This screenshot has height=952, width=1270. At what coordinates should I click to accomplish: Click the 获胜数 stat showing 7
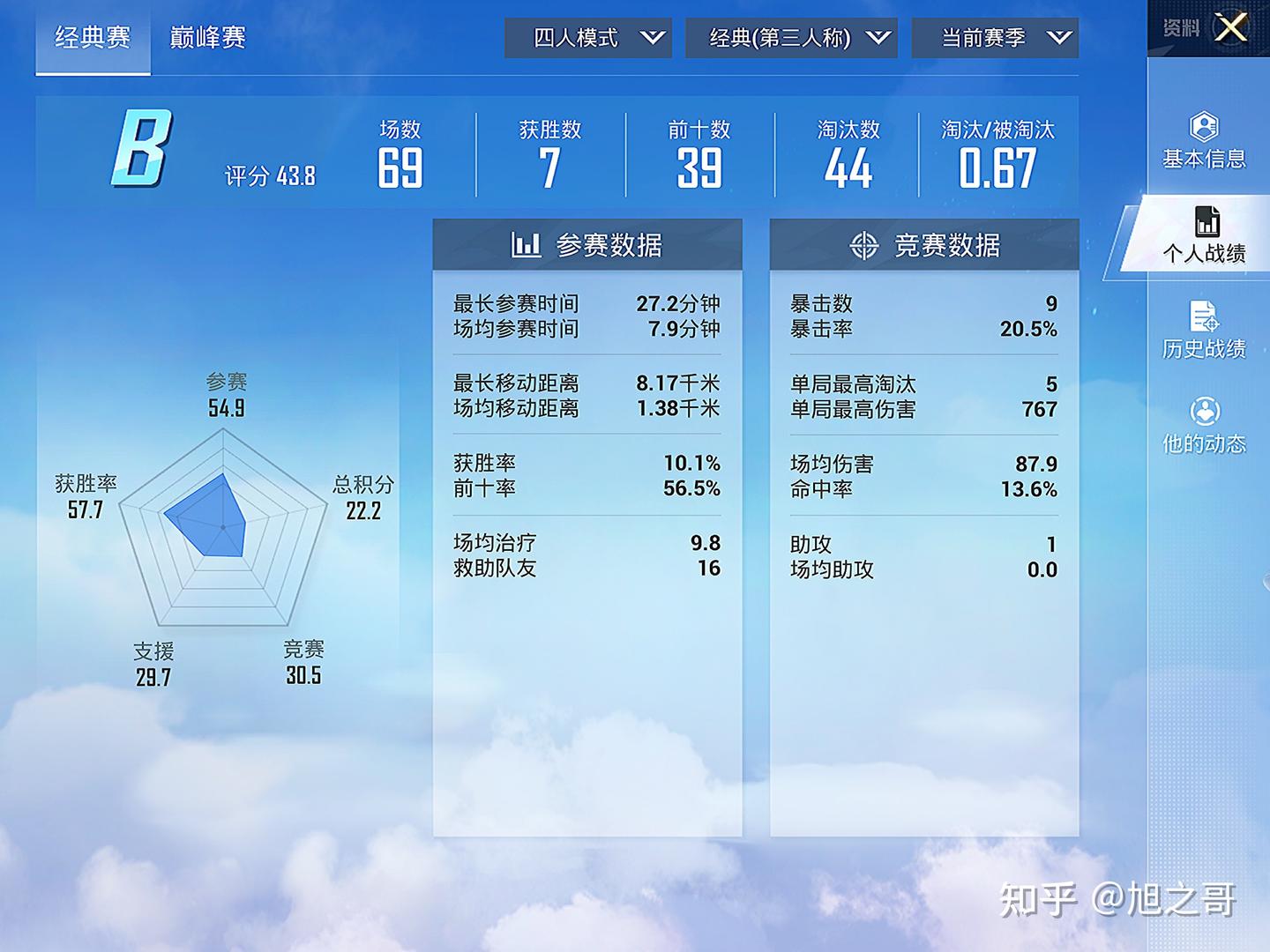[550, 154]
